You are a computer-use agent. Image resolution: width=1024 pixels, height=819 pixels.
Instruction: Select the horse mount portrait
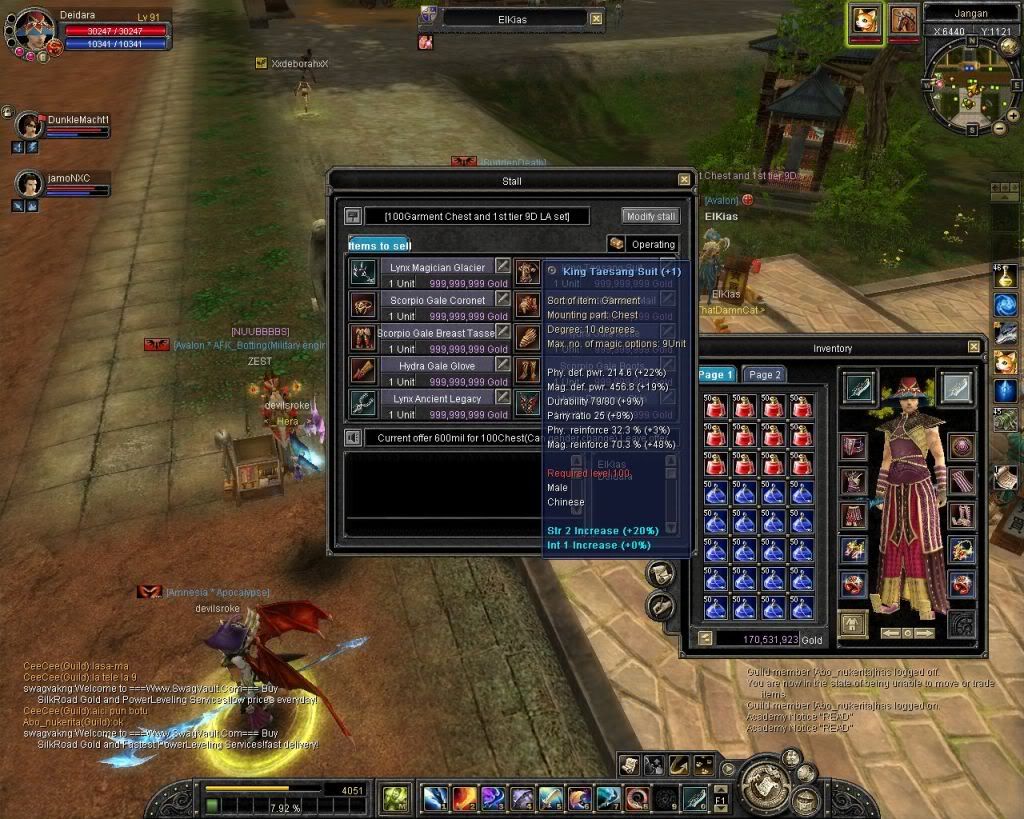904,20
